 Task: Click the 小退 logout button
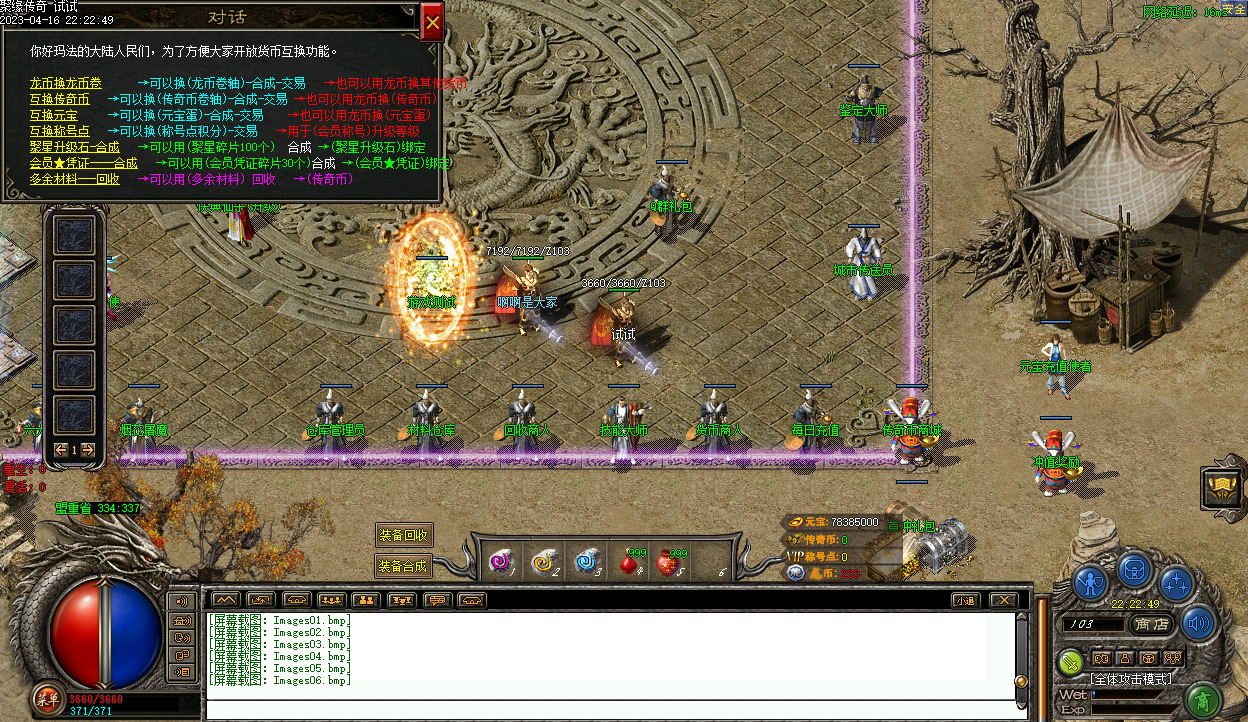pyautogui.click(x=964, y=600)
